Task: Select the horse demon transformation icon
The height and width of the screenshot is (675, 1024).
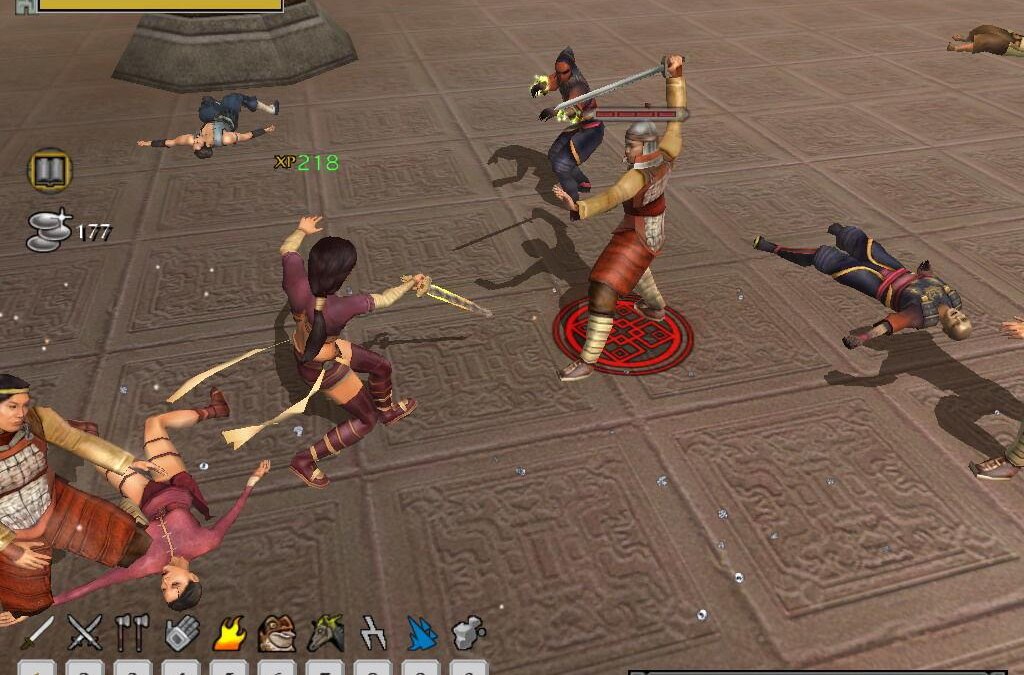Action: pos(326,633)
